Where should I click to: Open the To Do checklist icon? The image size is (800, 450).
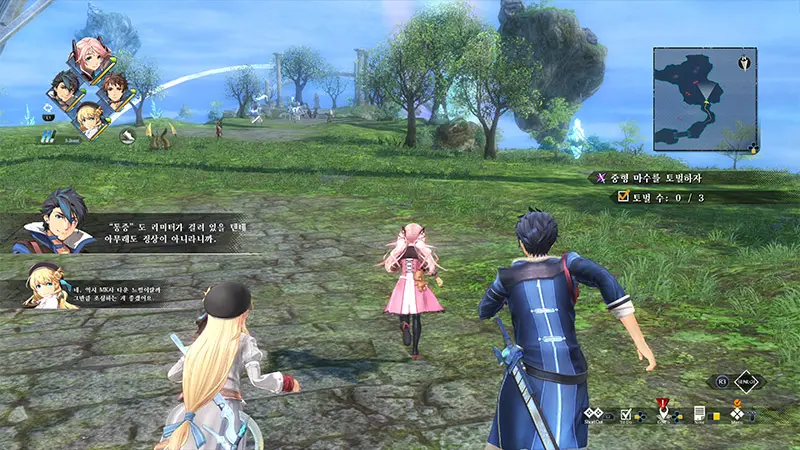click(626, 413)
